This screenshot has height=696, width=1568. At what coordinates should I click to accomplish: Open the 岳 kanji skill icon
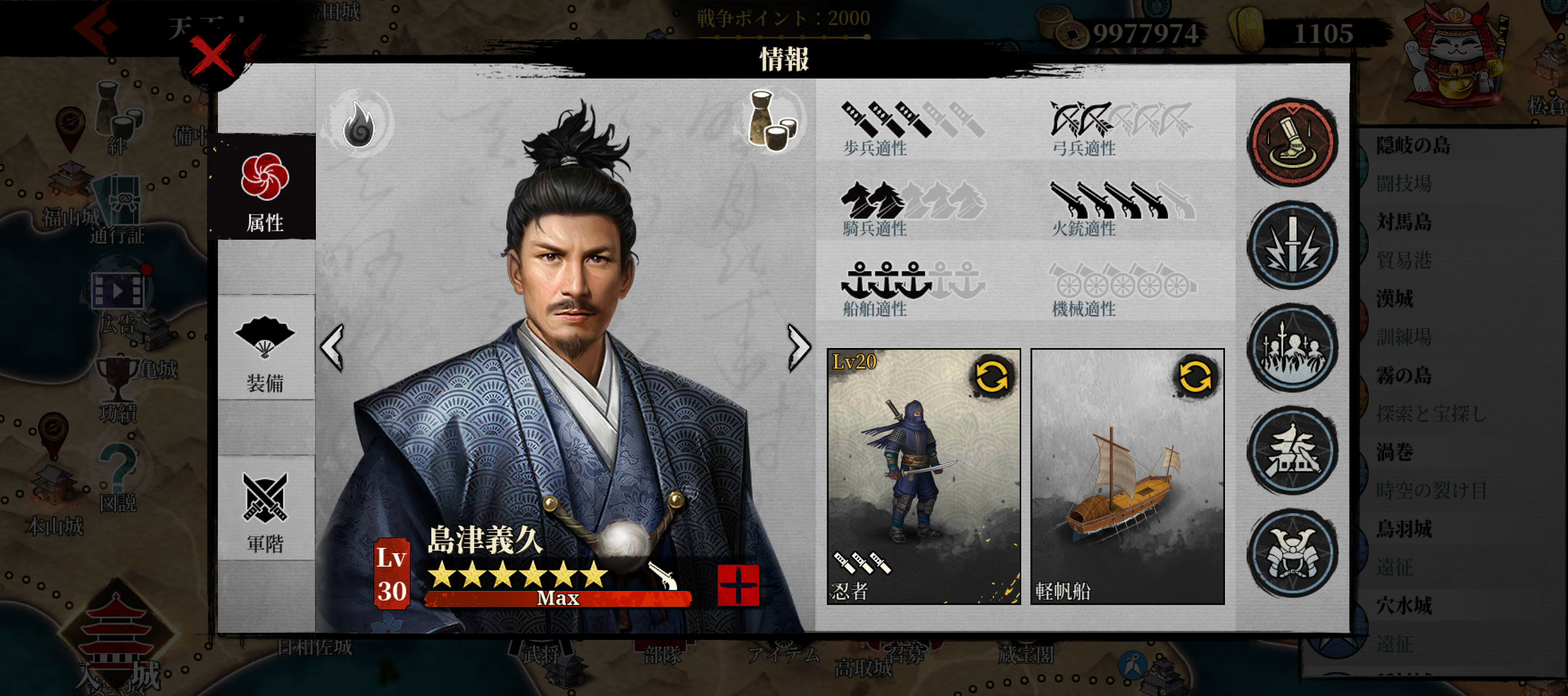1292,451
